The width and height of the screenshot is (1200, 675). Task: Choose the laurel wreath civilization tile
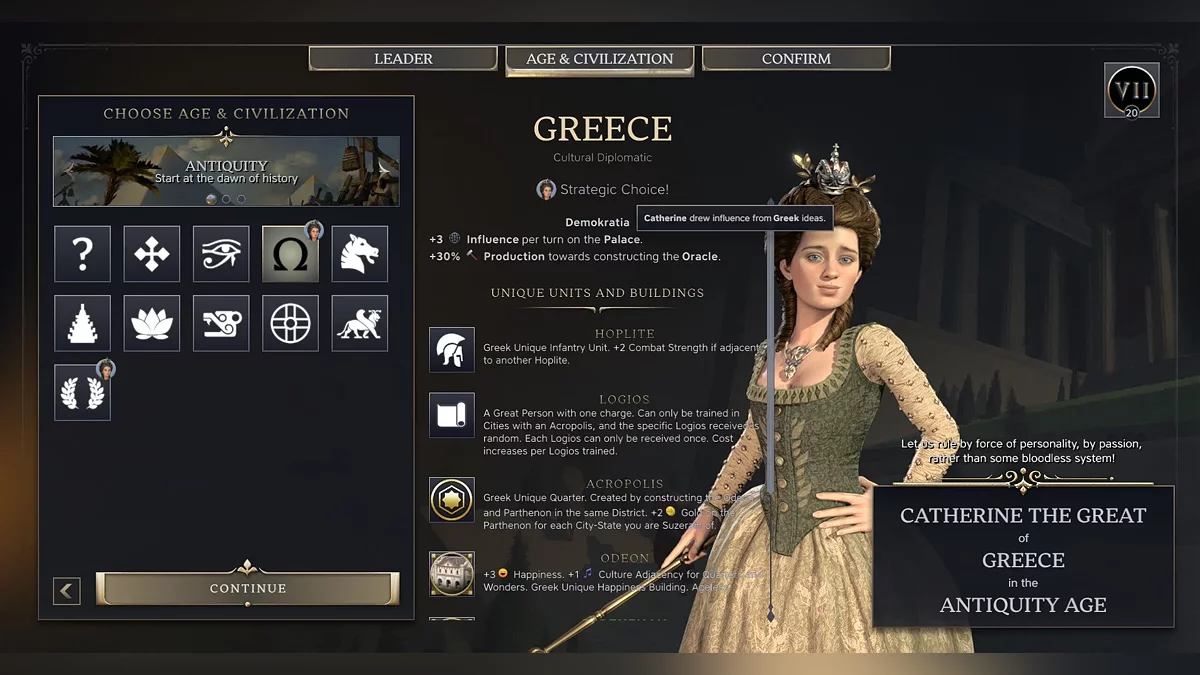tap(82, 392)
